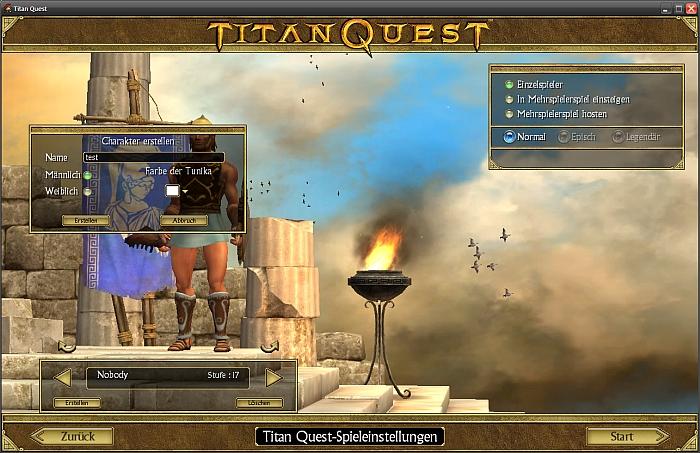The width and height of the screenshot is (700, 453).
Task: Set difficulty to Normal
Action: (510, 137)
